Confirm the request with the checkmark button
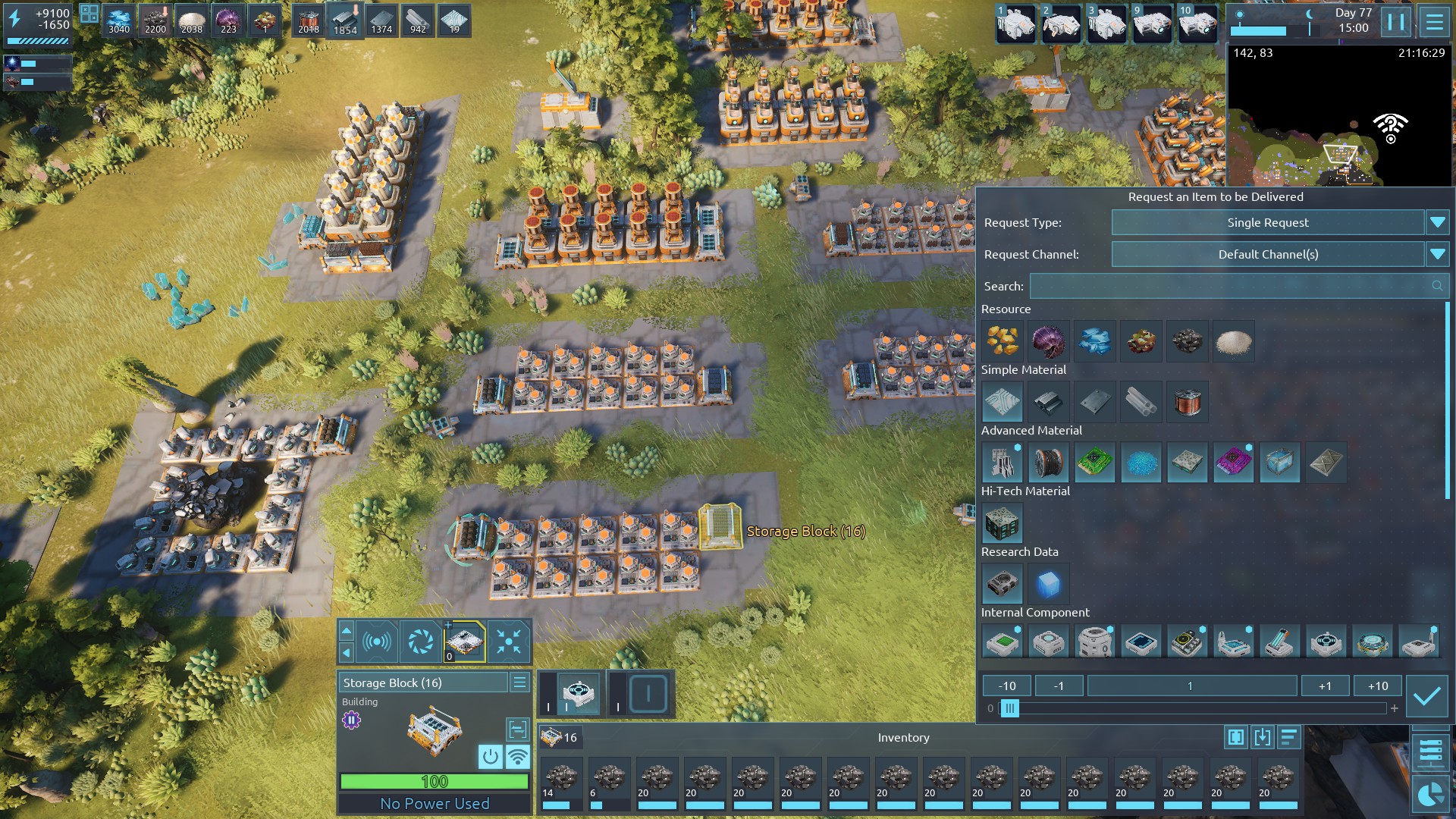The image size is (1456, 819). [1426, 696]
